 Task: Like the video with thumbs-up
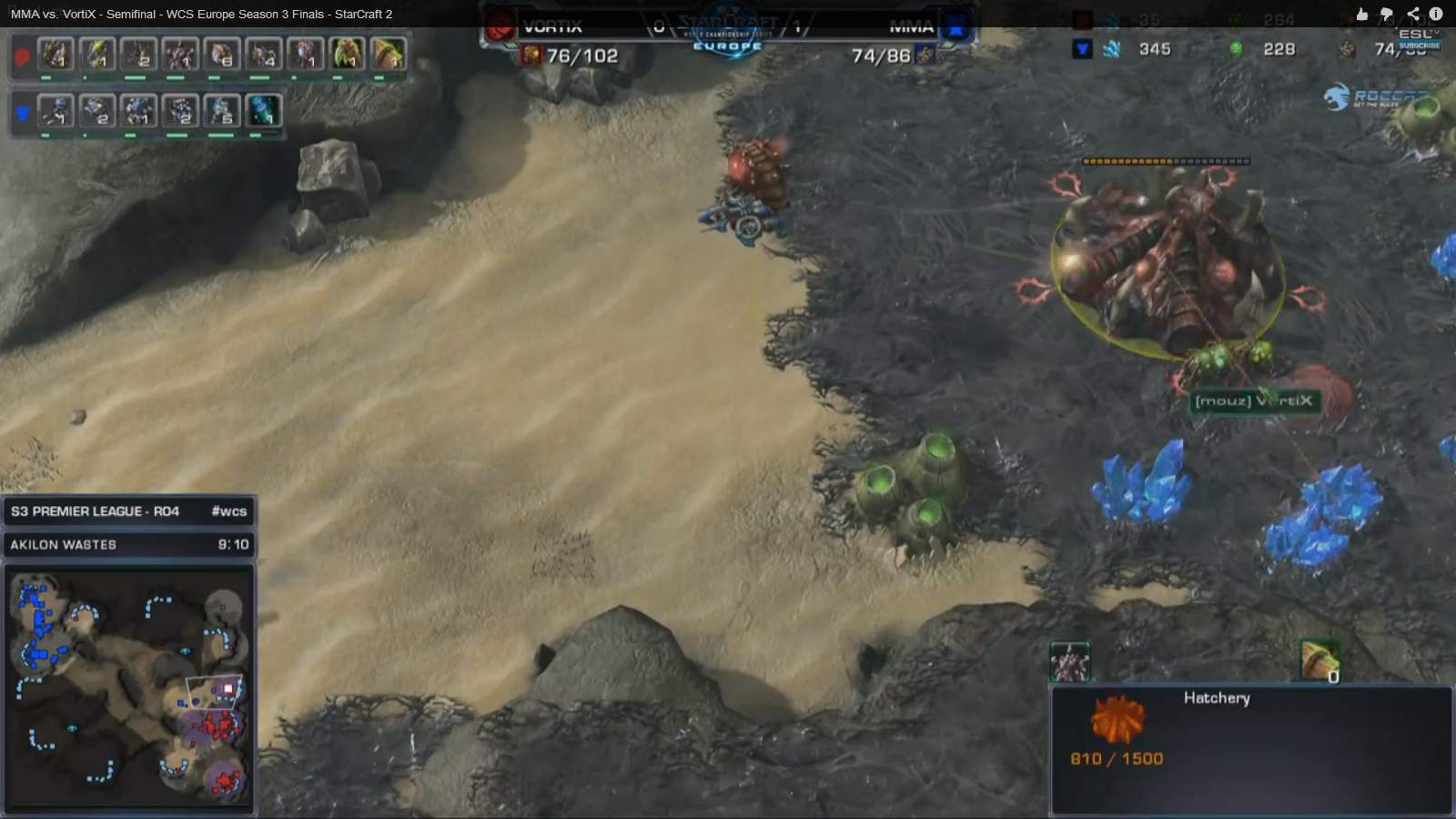click(1361, 14)
